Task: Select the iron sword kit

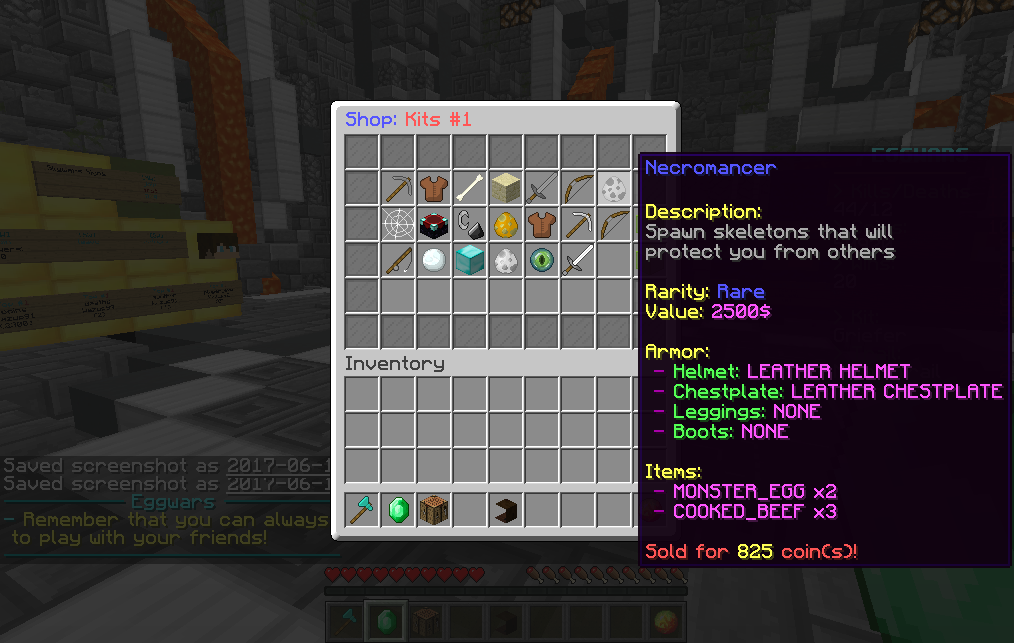Action: point(578,259)
